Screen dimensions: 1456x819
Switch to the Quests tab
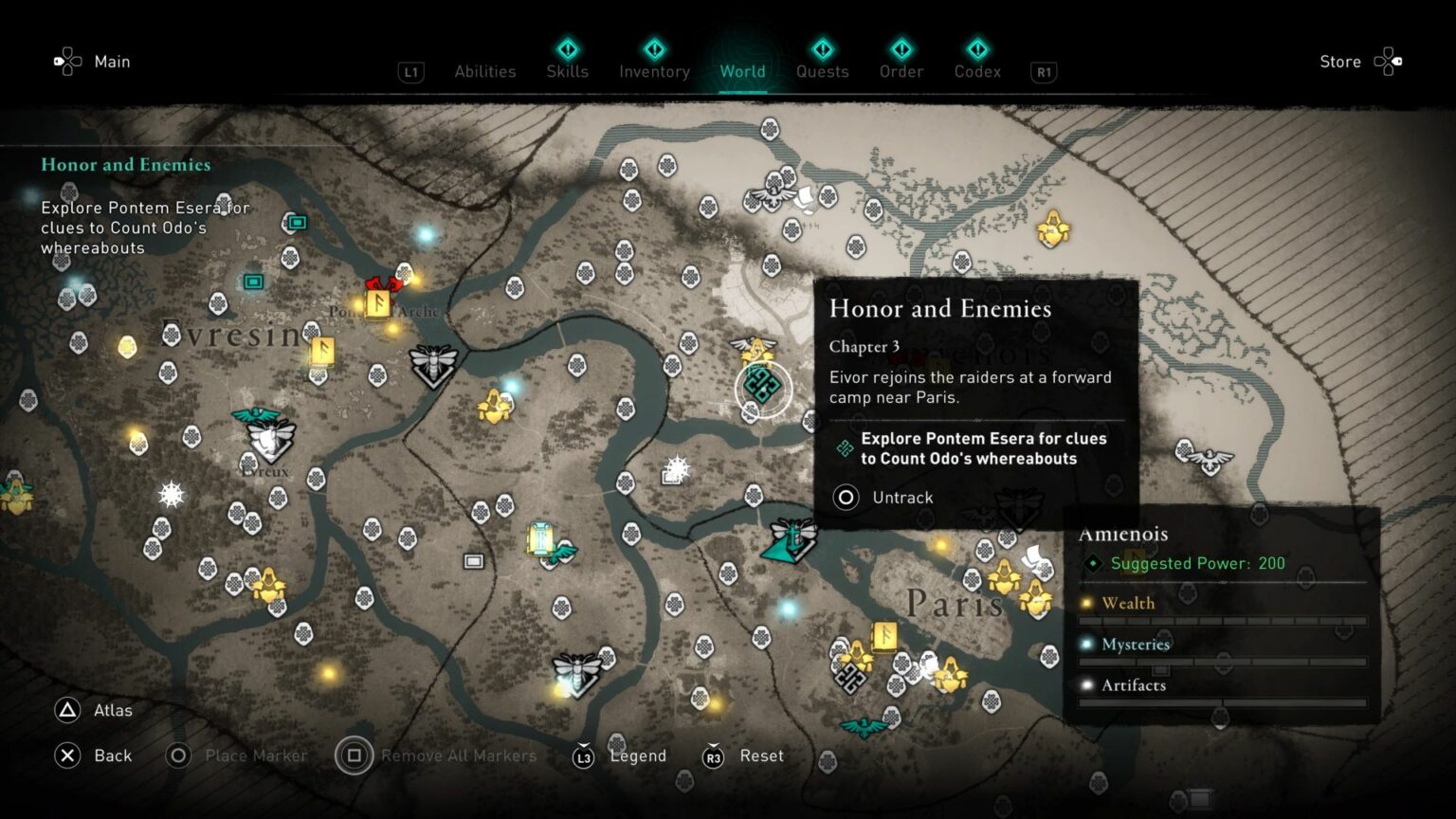[822, 71]
